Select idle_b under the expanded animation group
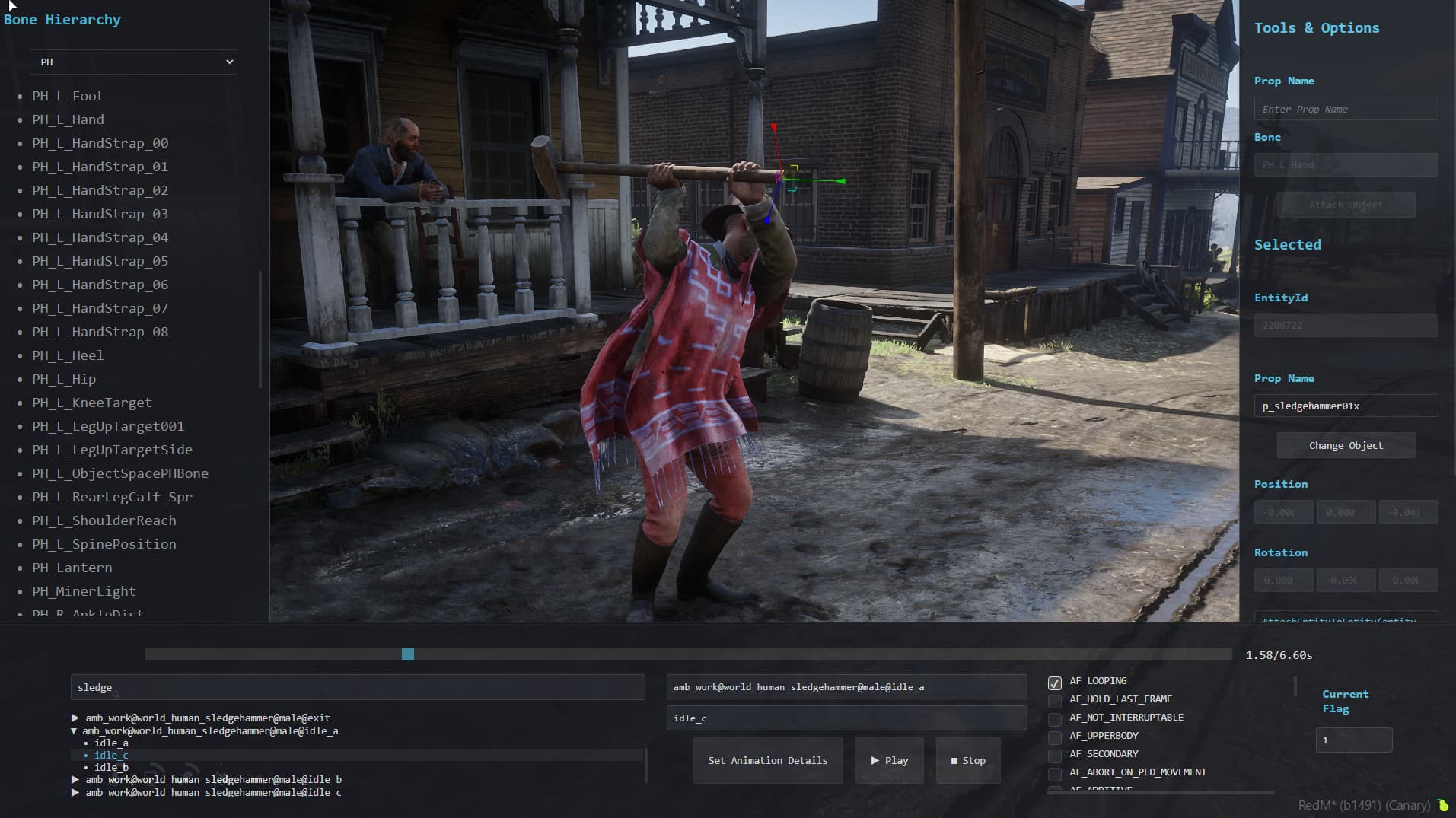Image resolution: width=1456 pixels, height=818 pixels. tap(111, 767)
